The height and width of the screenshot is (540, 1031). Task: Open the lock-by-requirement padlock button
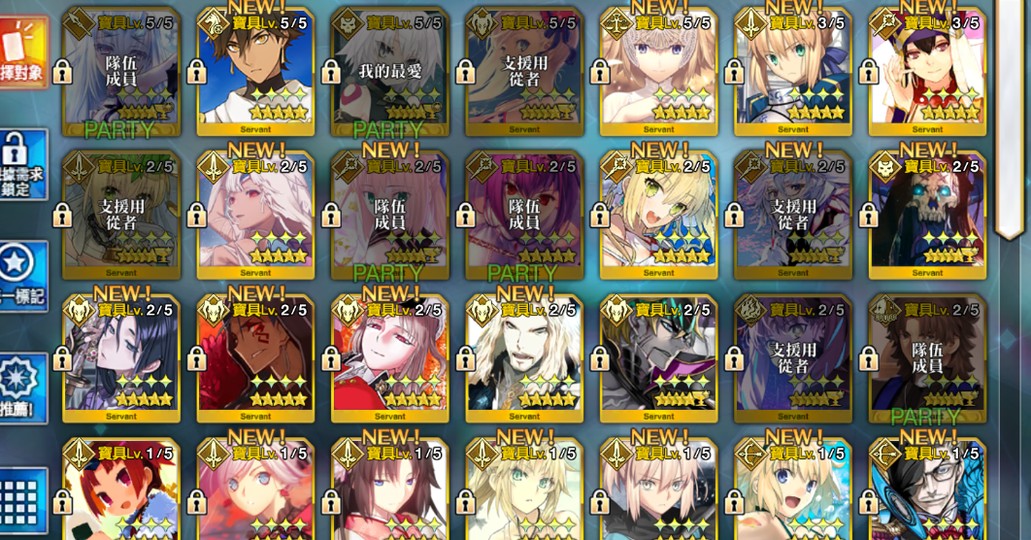(x=22, y=162)
